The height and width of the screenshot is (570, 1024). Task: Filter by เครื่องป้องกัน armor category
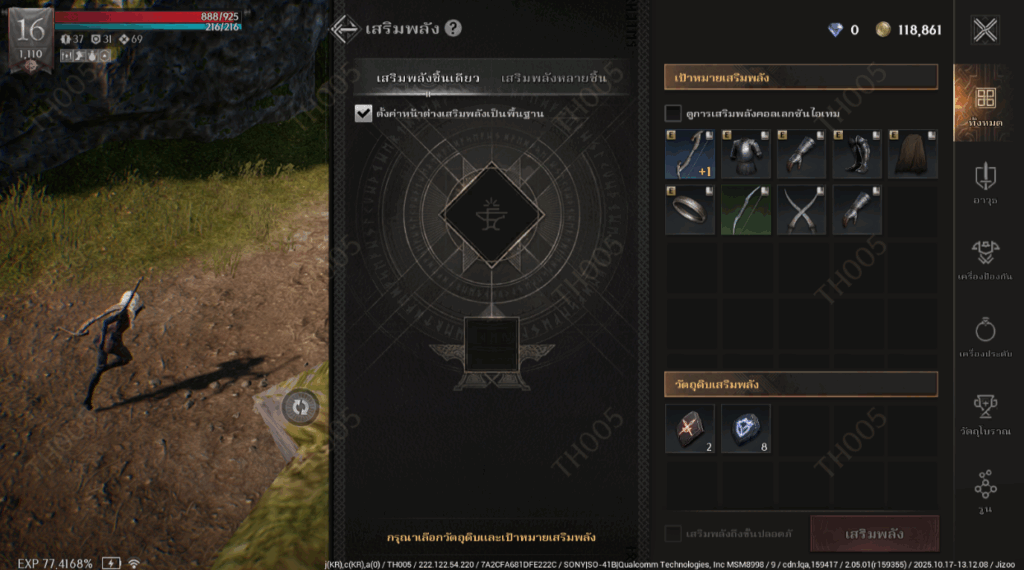(x=985, y=262)
